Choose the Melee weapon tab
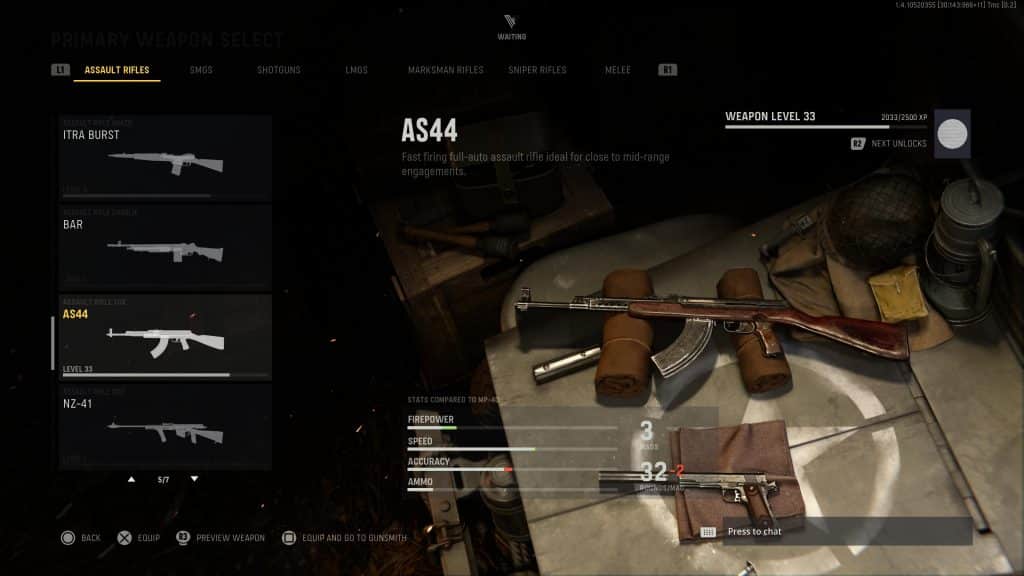The width and height of the screenshot is (1024, 576). tap(618, 70)
